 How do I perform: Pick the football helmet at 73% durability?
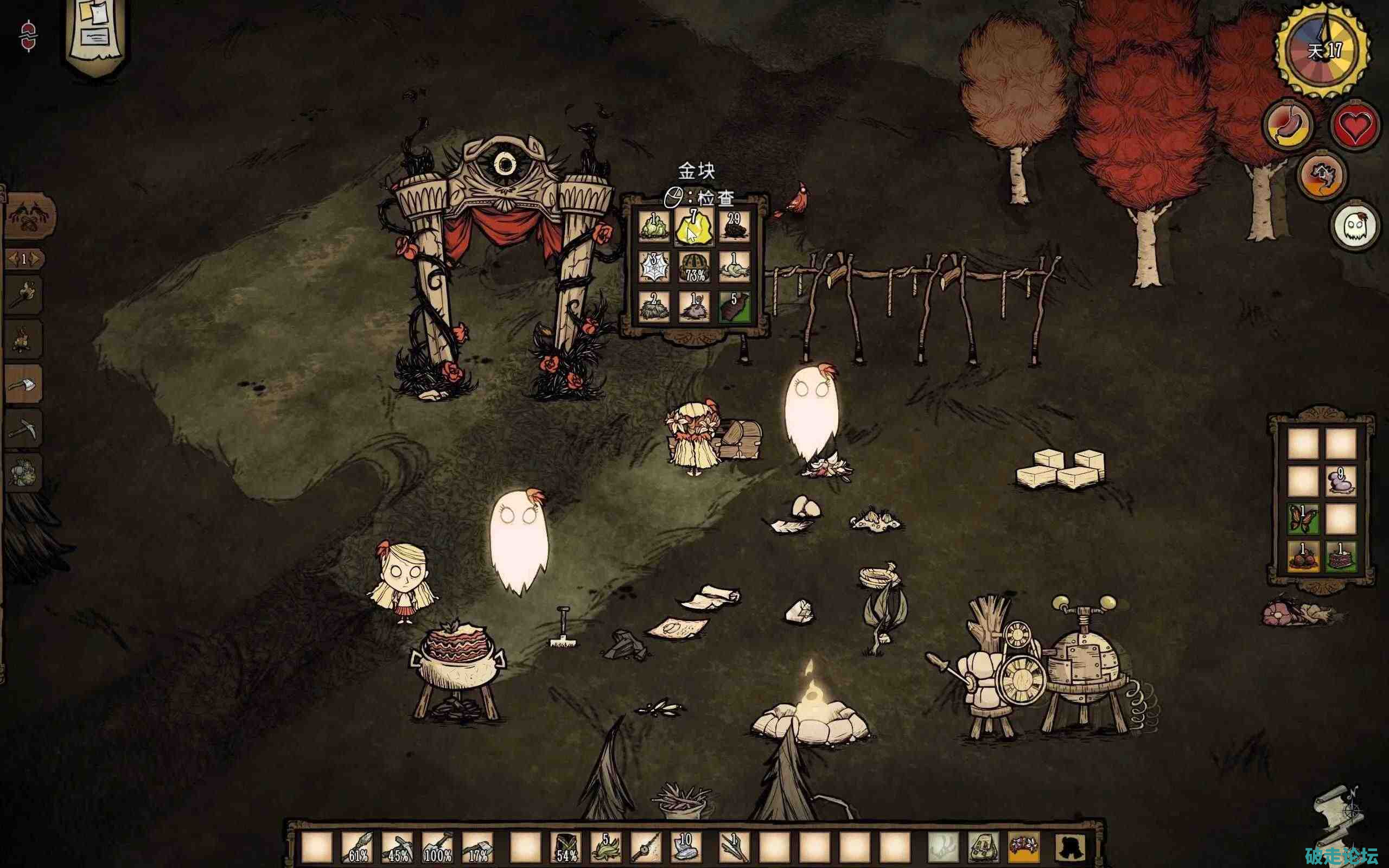694,267
